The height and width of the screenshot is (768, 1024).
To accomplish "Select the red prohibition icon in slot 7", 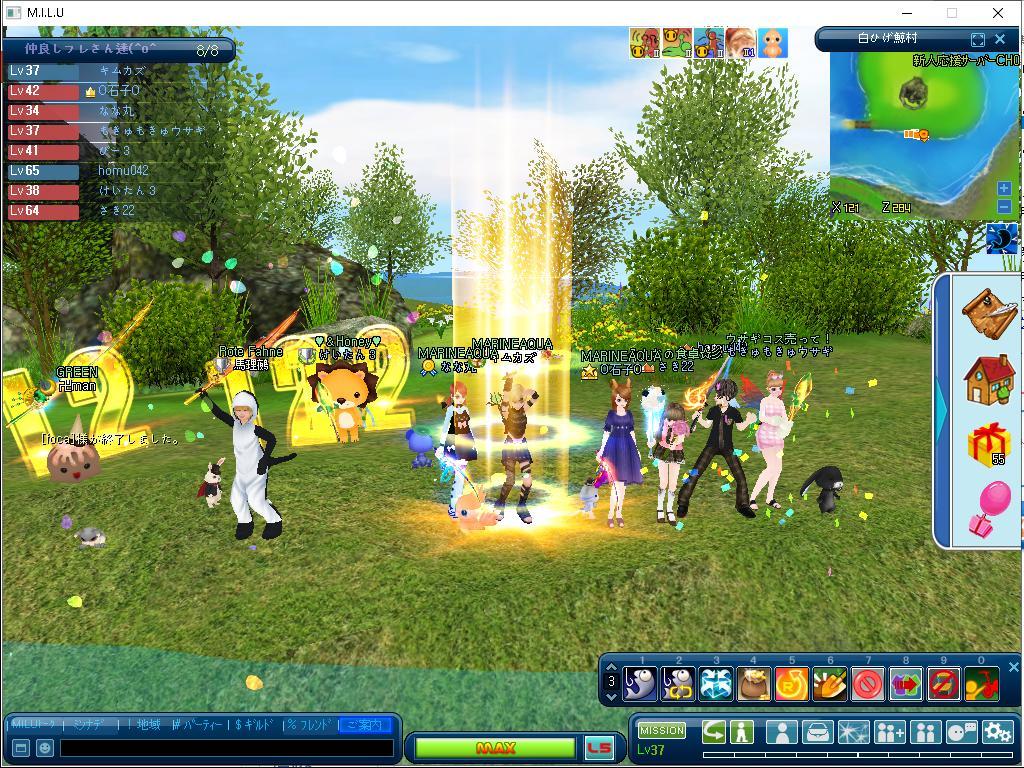I will click(868, 684).
